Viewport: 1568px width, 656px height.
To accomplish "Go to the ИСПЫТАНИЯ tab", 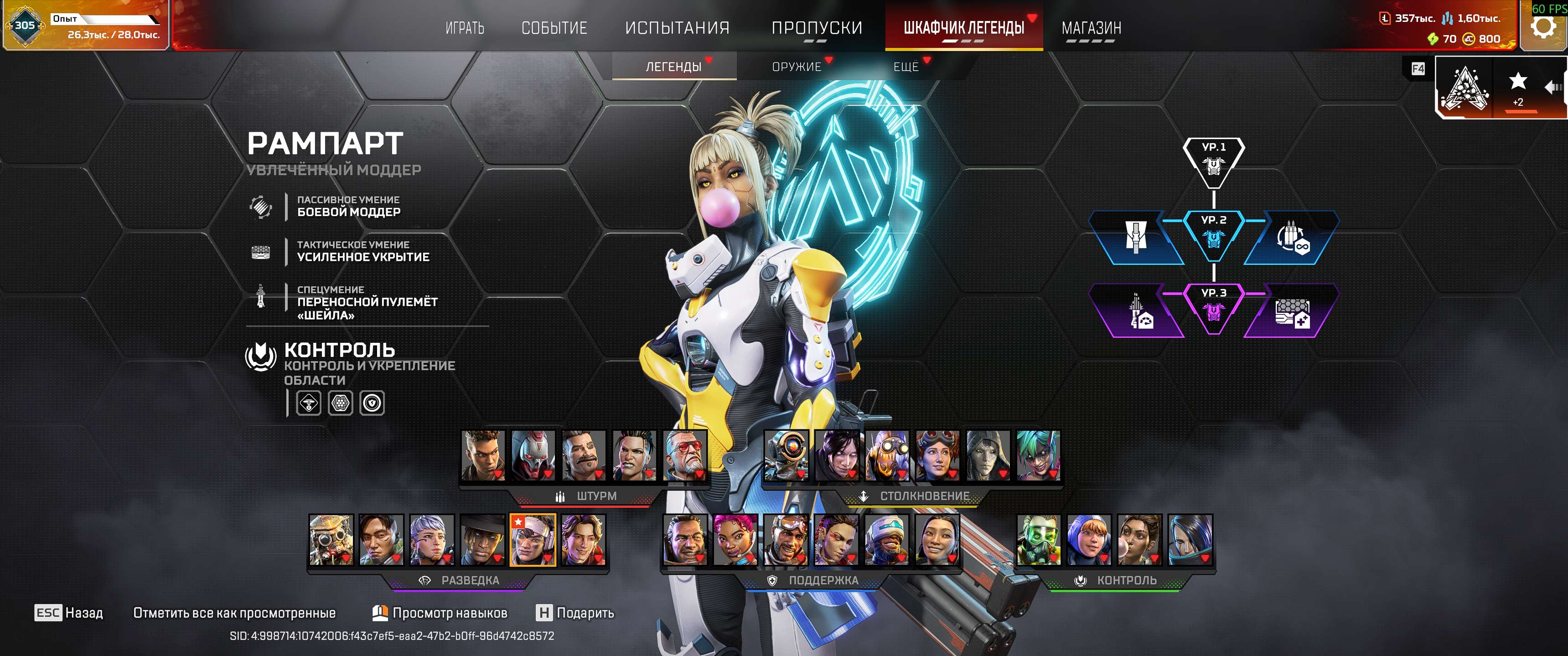I will coord(677,28).
